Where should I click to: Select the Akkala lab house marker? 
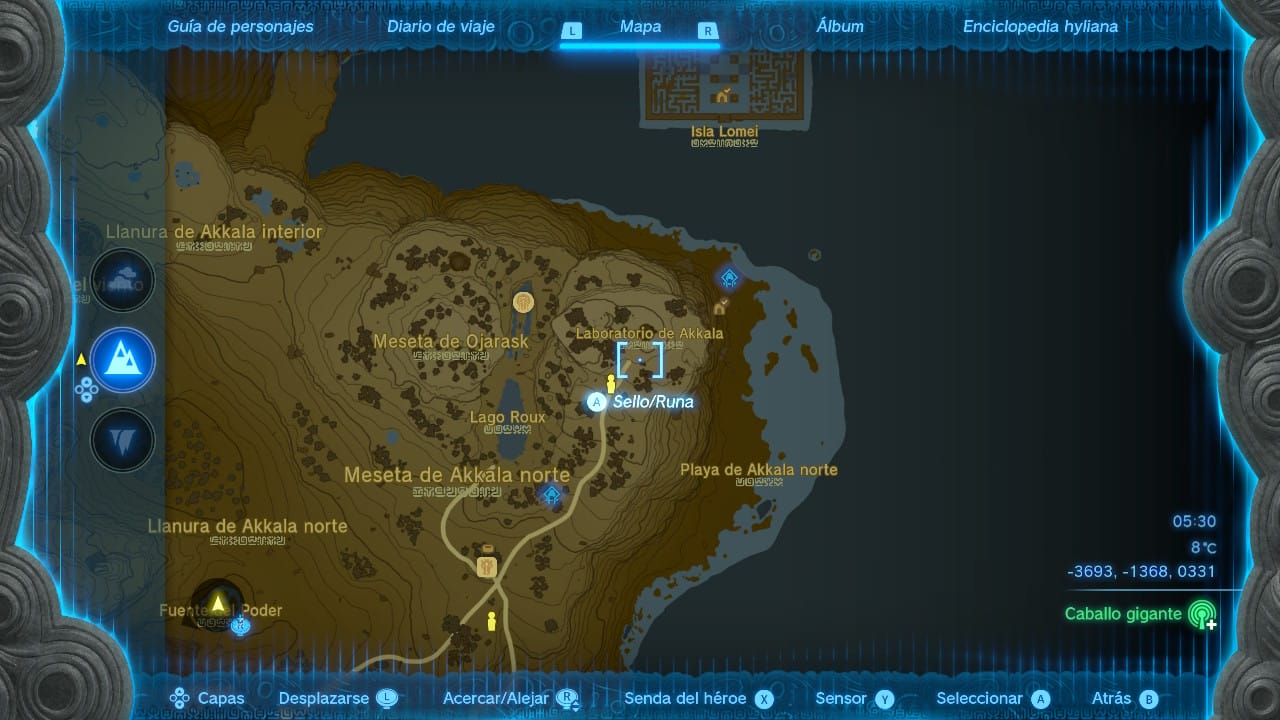[720, 306]
